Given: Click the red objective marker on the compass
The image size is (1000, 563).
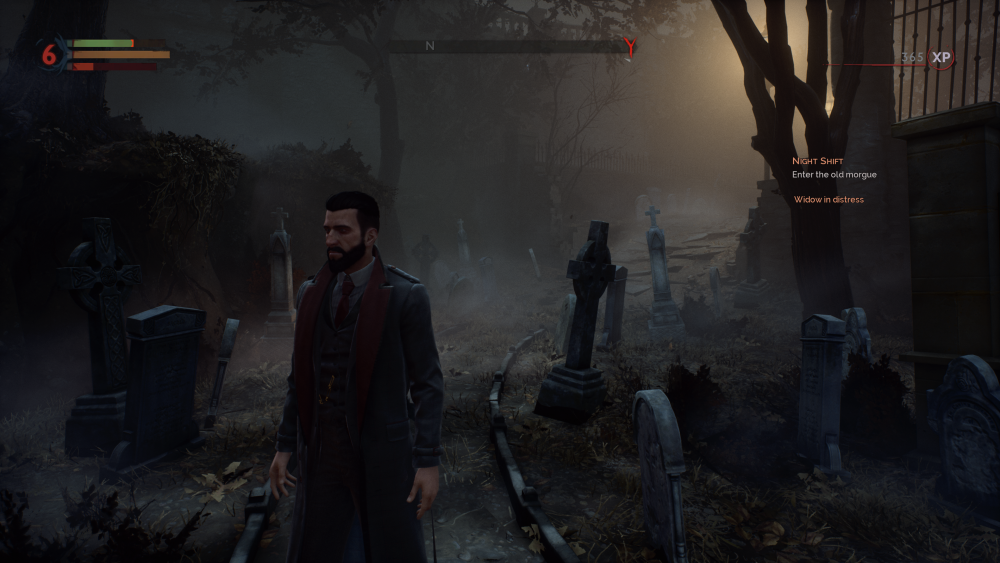Looking at the screenshot, I should (x=629, y=45).
